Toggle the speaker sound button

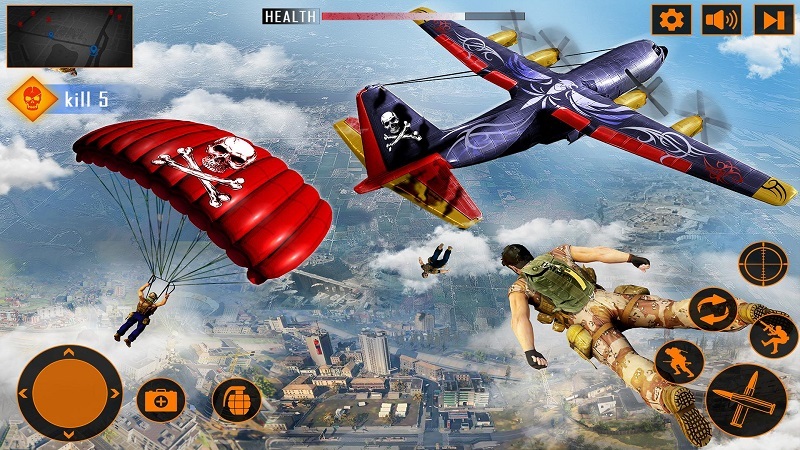click(x=722, y=20)
